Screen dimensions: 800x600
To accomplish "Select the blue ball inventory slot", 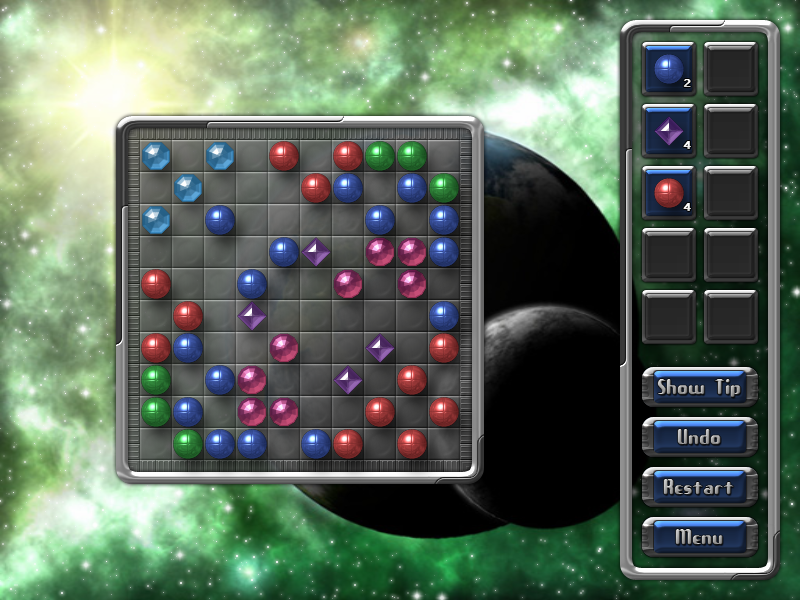I will (668, 68).
